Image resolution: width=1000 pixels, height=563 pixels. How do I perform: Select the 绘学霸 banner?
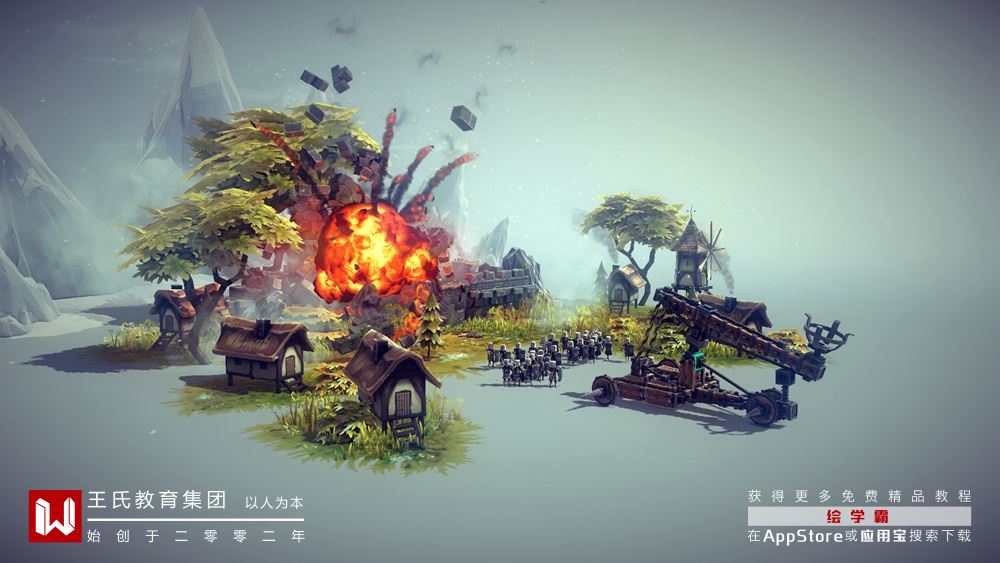coord(858,516)
